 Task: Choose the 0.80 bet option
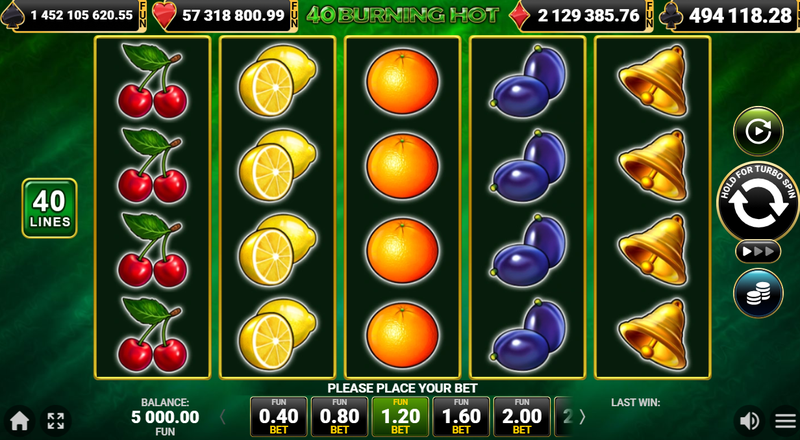[x=339, y=417]
